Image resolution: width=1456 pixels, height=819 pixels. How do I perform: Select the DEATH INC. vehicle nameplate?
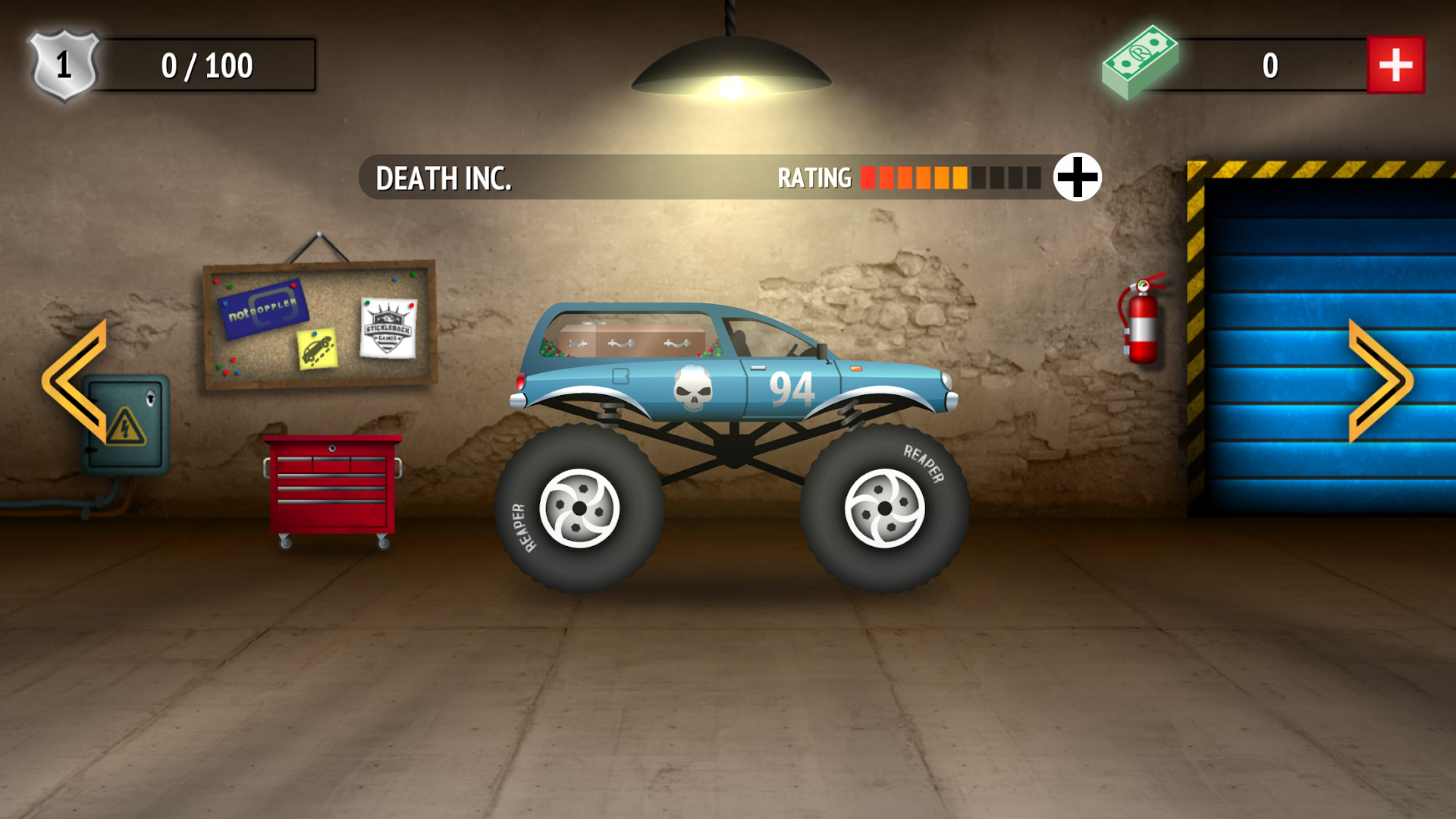click(444, 178)
